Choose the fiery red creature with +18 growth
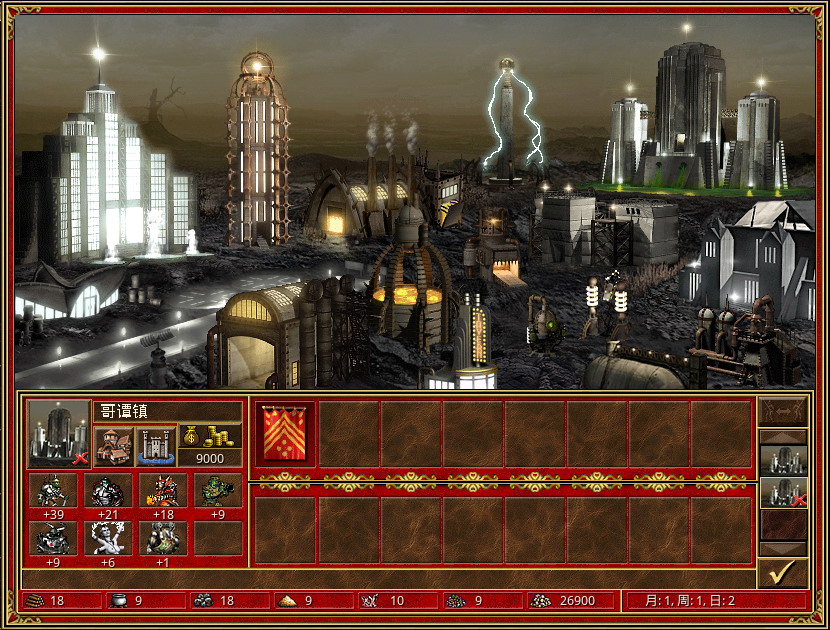Viewport: 830px width, 630px height. coord(162,490)
